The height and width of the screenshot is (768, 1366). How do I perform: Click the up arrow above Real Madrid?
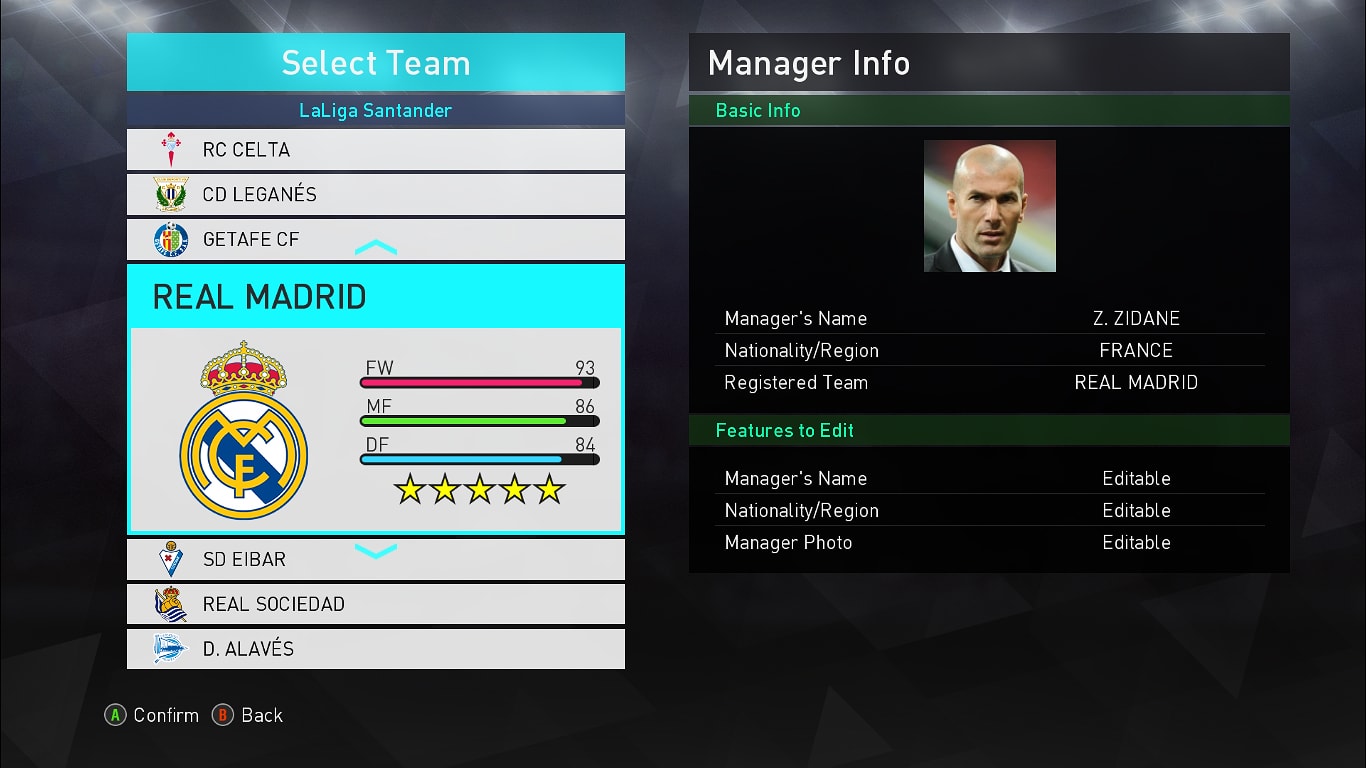pos(376,247)
